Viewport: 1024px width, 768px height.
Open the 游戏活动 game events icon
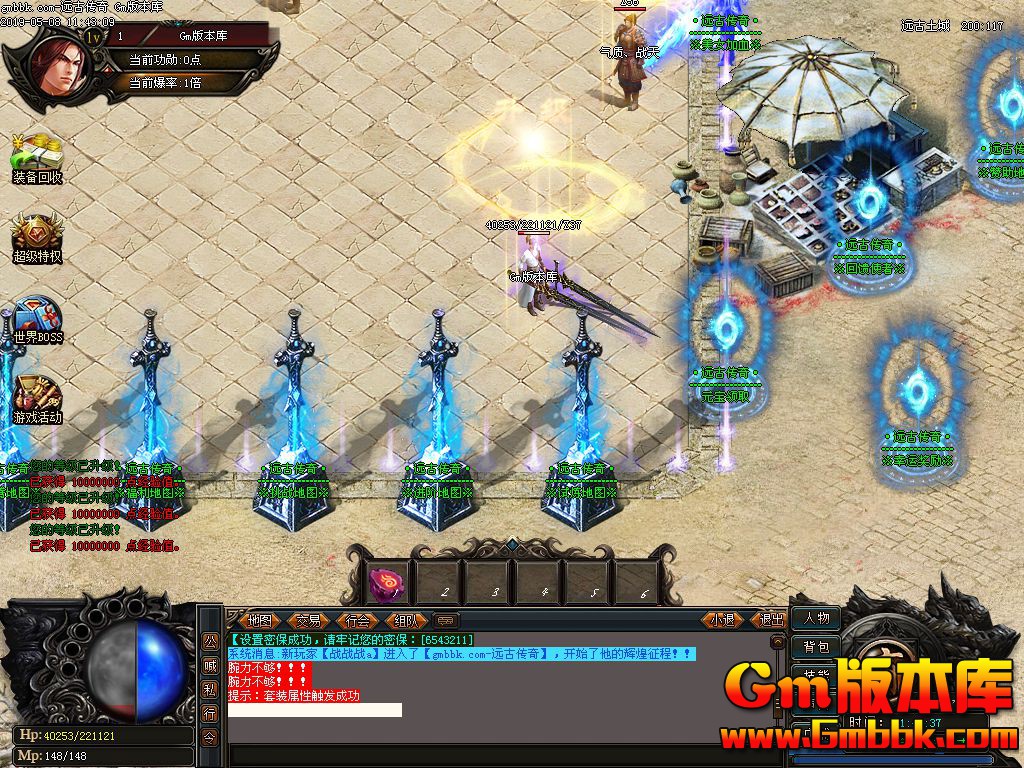pyautogui.click(x=37, y=398)
